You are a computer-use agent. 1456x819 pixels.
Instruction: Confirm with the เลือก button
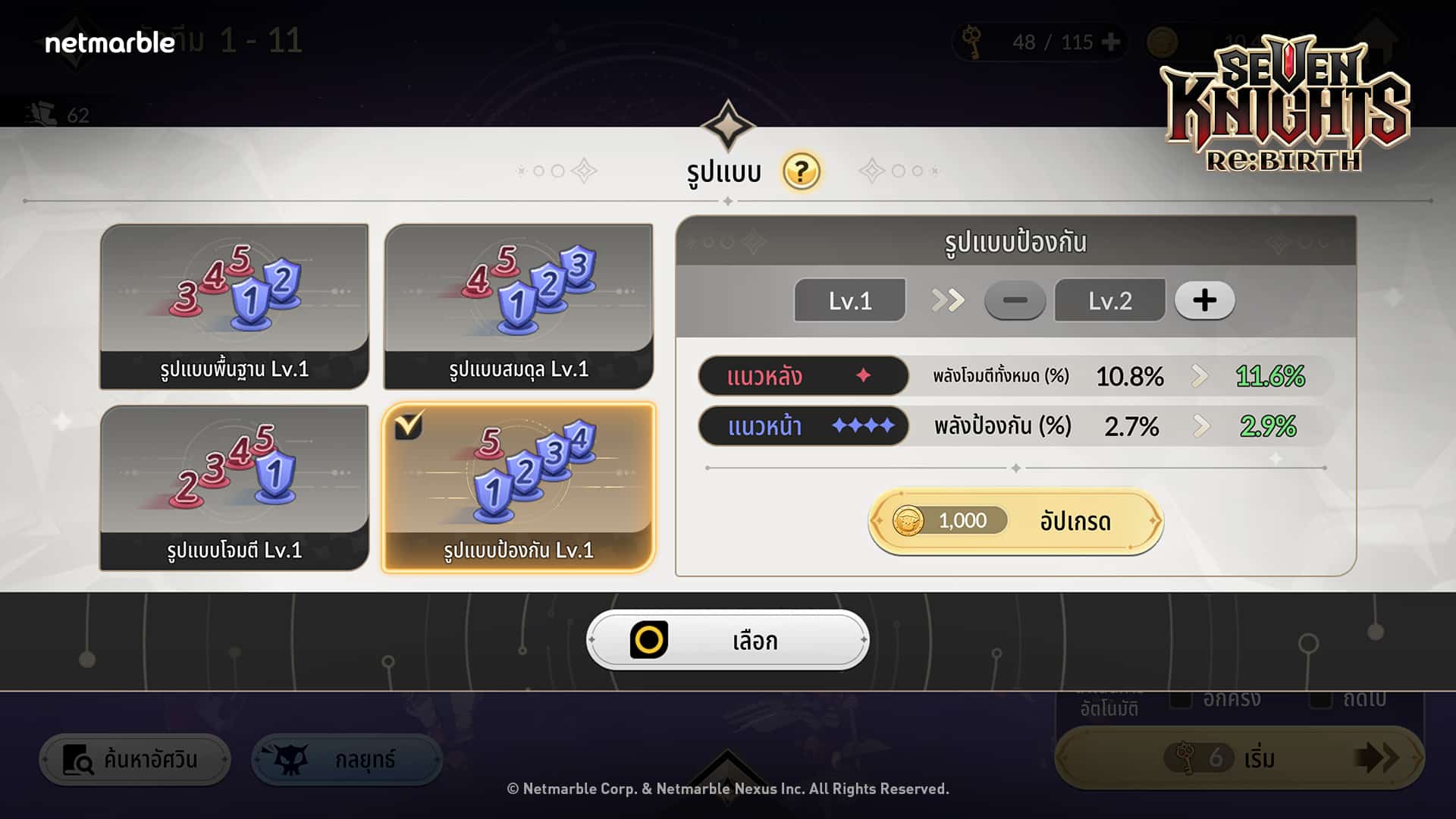click(x=727, y=641)
